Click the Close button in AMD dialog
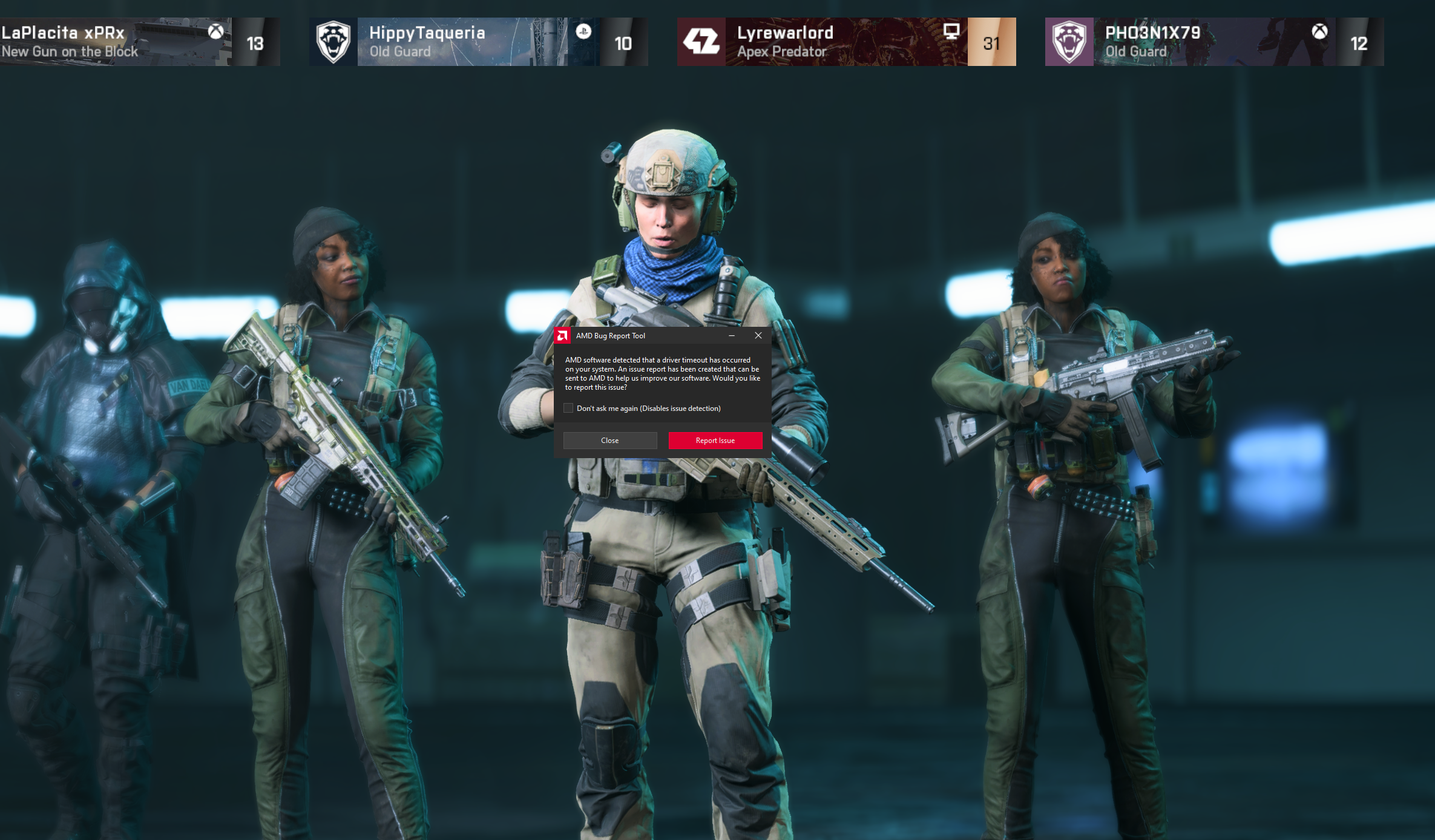Screen dimensions: 1435x840 pyautogui.click(x=609, y=441)
